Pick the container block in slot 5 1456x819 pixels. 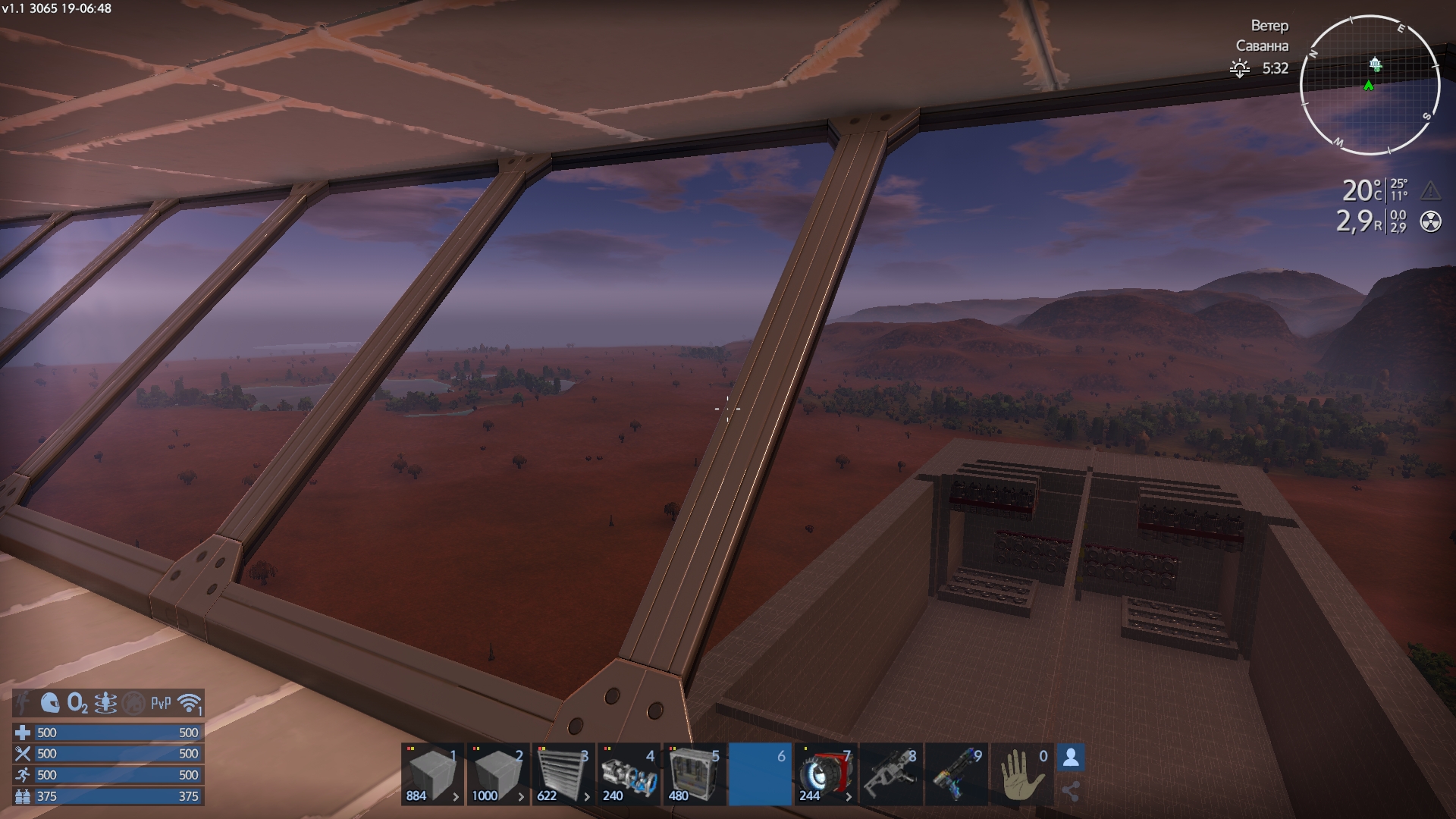coord(693,773)
